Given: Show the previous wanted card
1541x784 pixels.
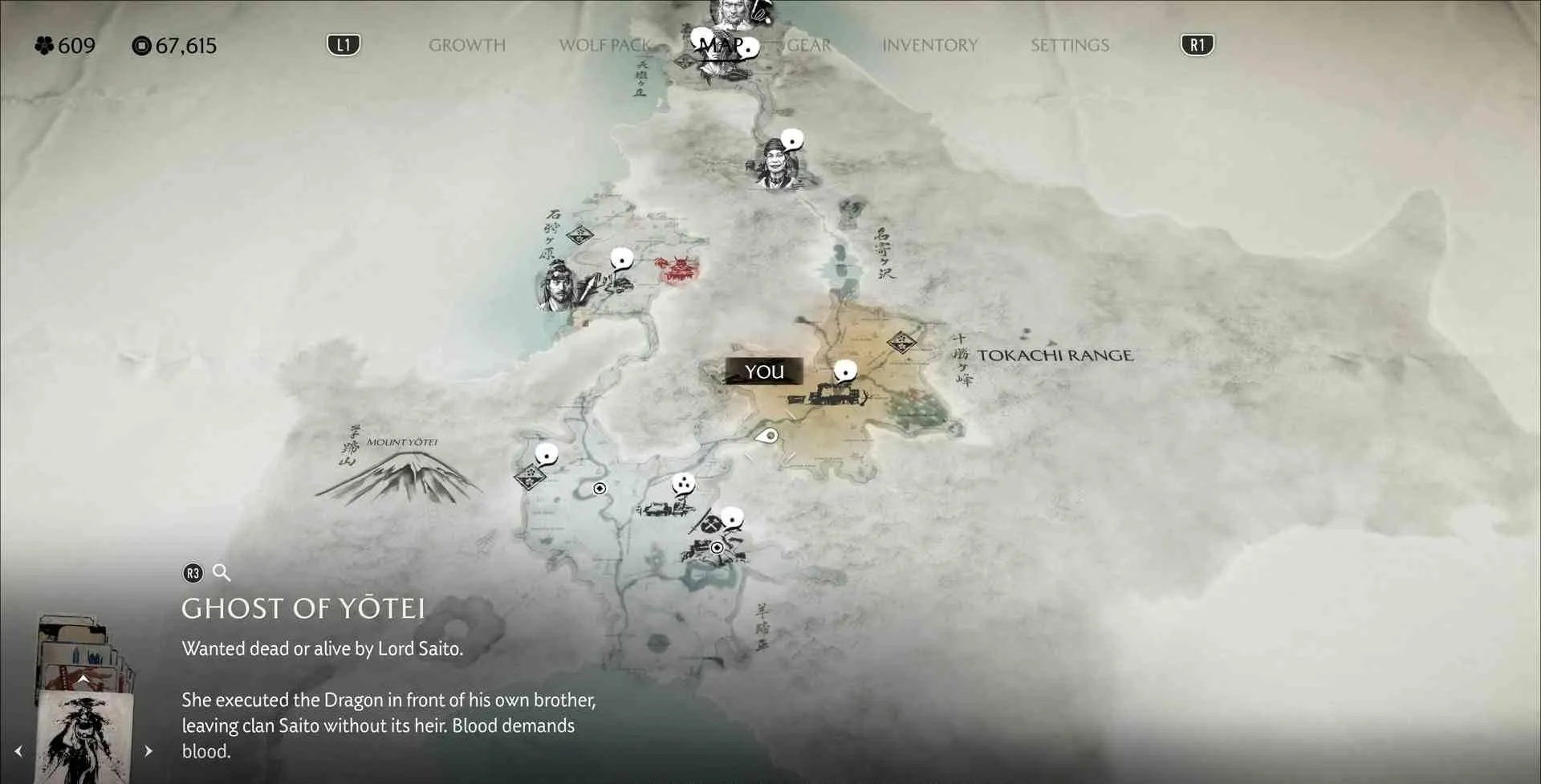Looking at the screenshot, I should 18,751.
